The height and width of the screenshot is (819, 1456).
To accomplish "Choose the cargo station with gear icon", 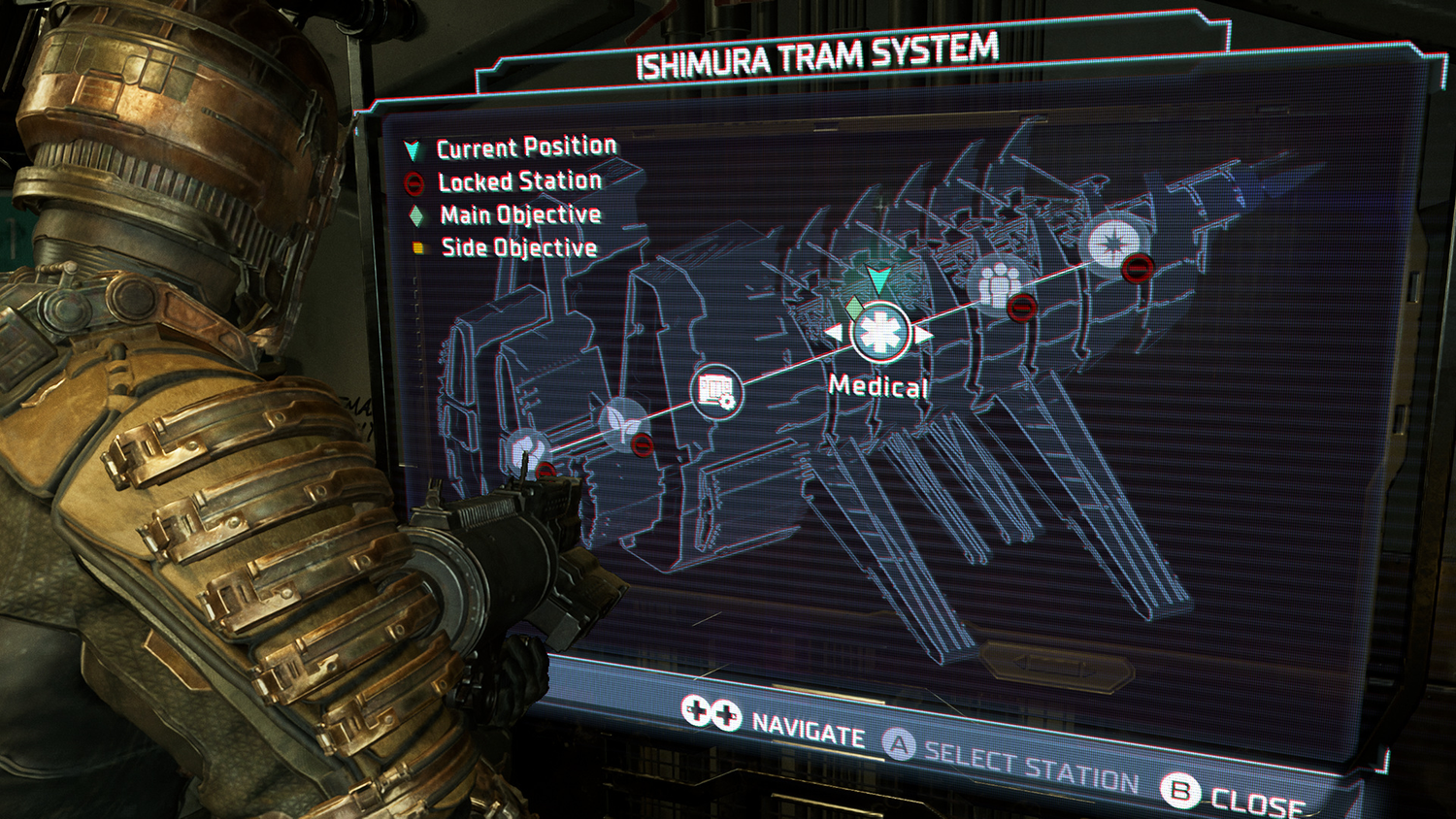I will point(717,391).
